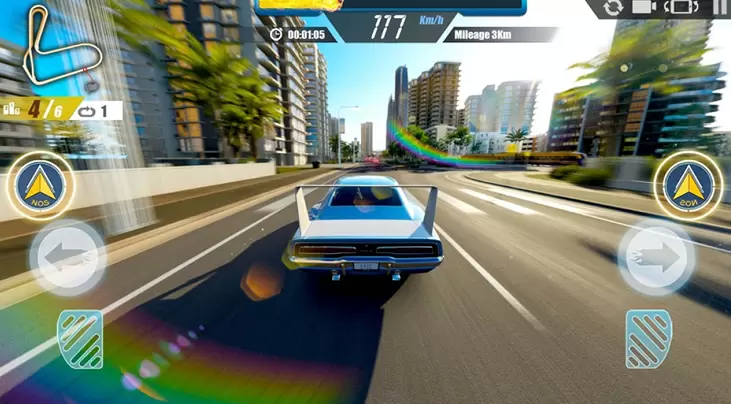The image size is (731, 404).
Task: Tap the reset car circular arrows icon
Action: (x=612, y=8)
